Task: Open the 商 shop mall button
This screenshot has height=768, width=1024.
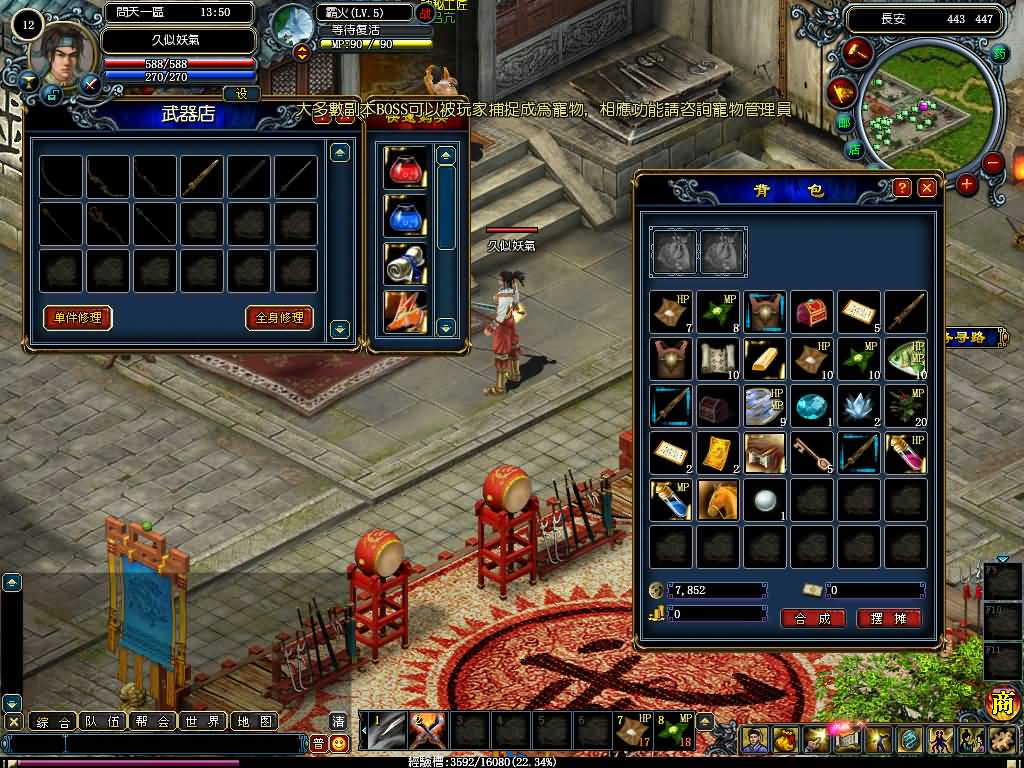Action: (1002, 703)
